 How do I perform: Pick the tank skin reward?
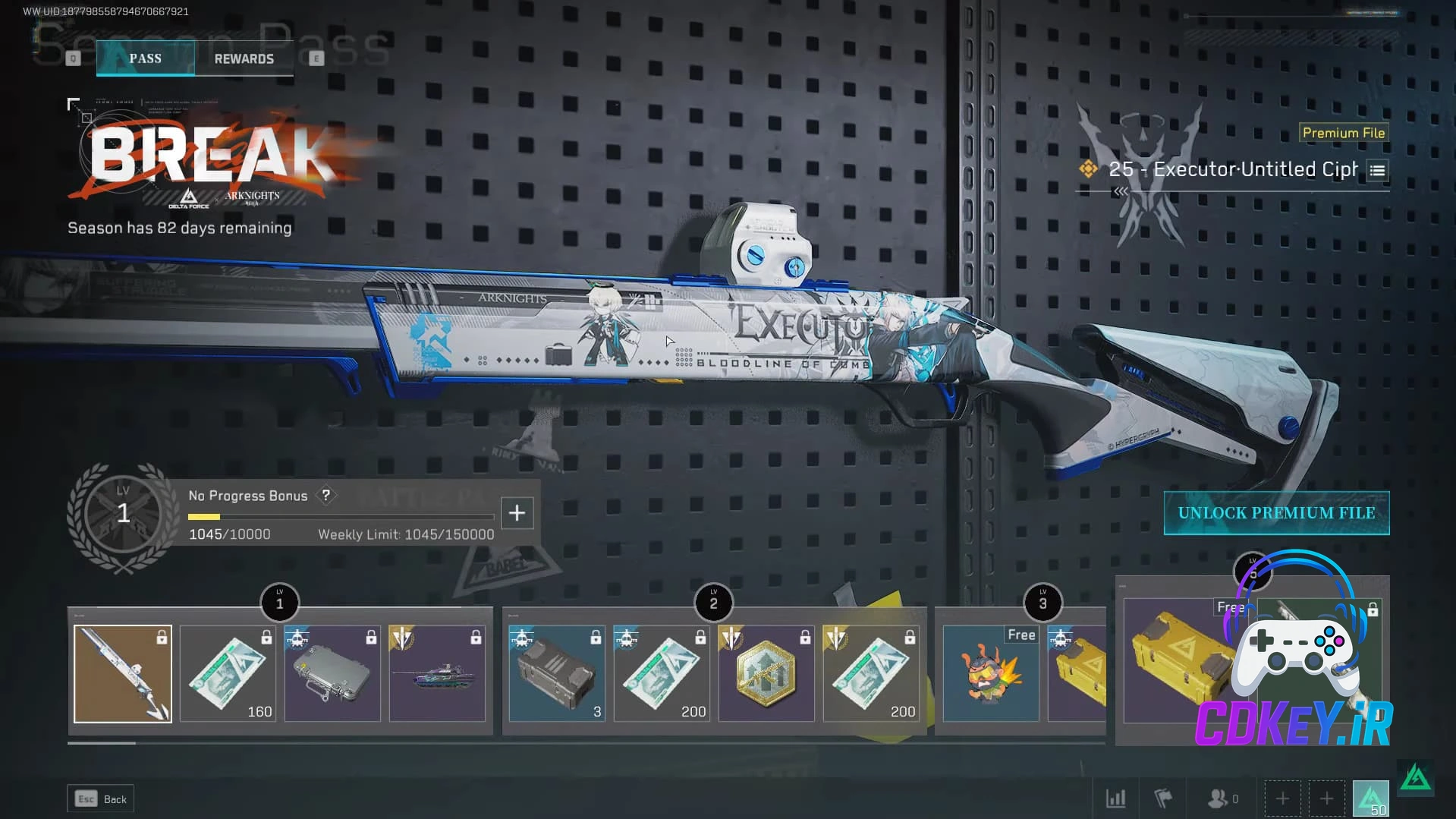click(x=437, y=673)
